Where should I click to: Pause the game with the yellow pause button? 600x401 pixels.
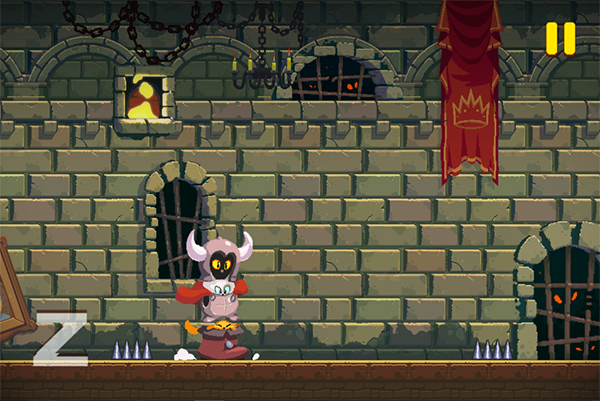[560, 38]
